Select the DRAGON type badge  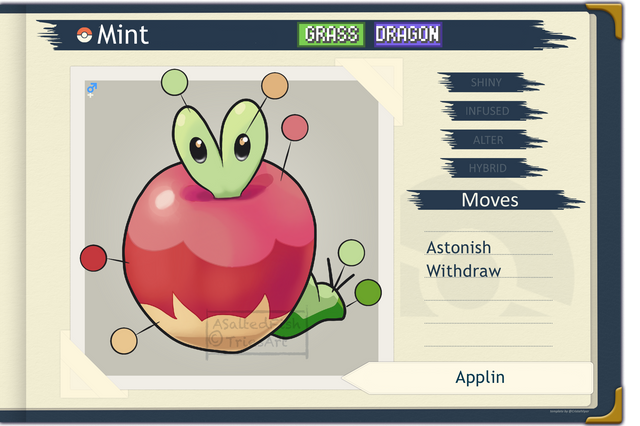(407, 35)
